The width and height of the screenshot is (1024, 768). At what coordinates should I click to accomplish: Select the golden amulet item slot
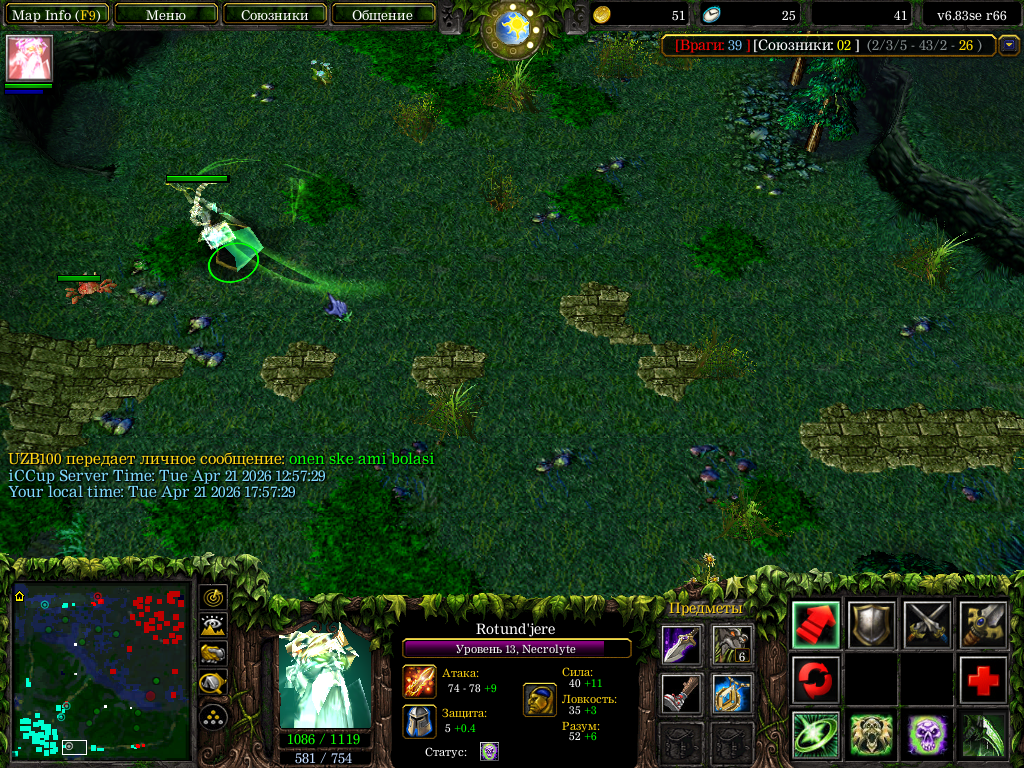(x=732, y=694)
